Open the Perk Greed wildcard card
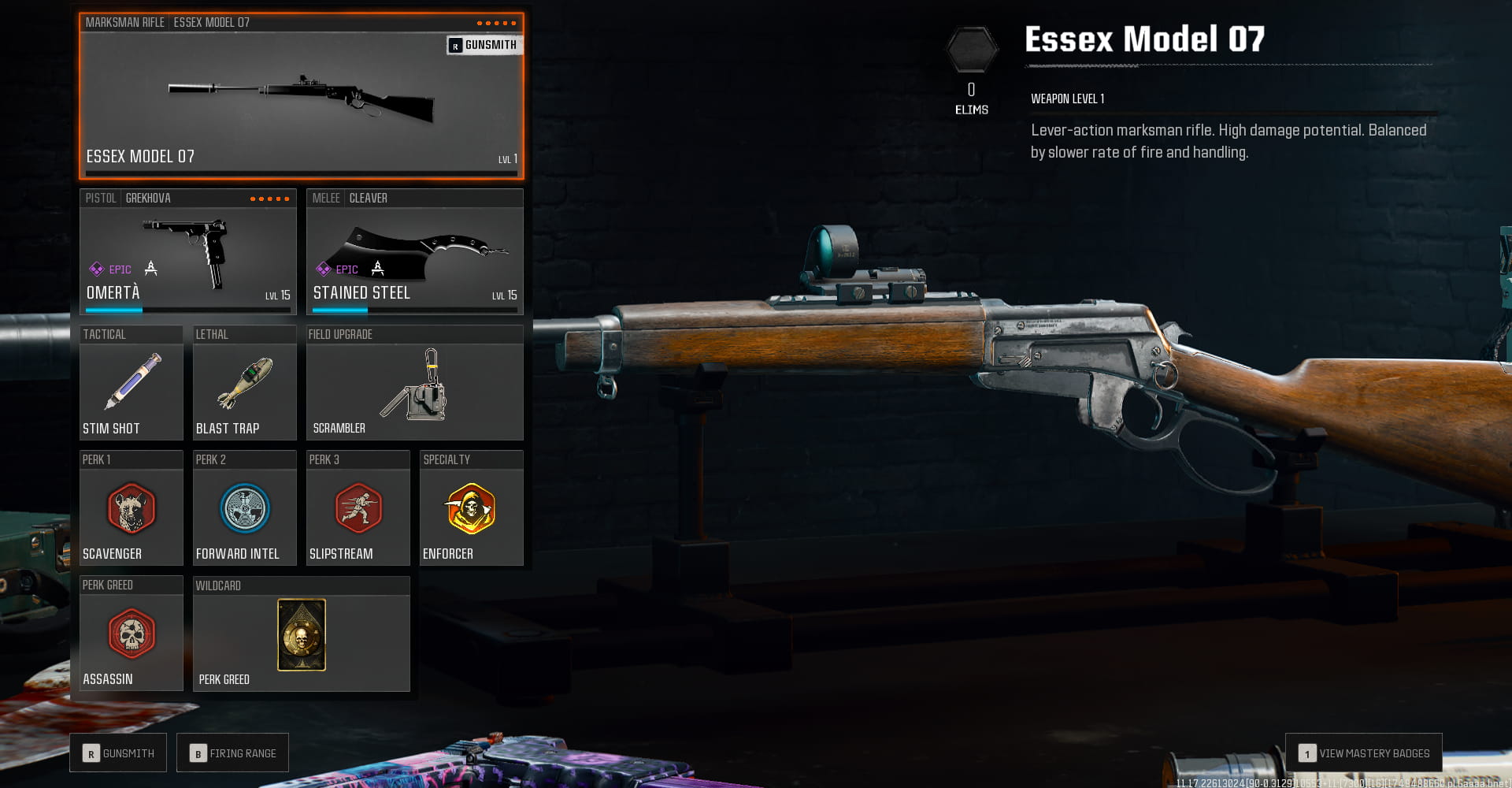The height and width of the screenshot is (788, 1512). (301, 635)
